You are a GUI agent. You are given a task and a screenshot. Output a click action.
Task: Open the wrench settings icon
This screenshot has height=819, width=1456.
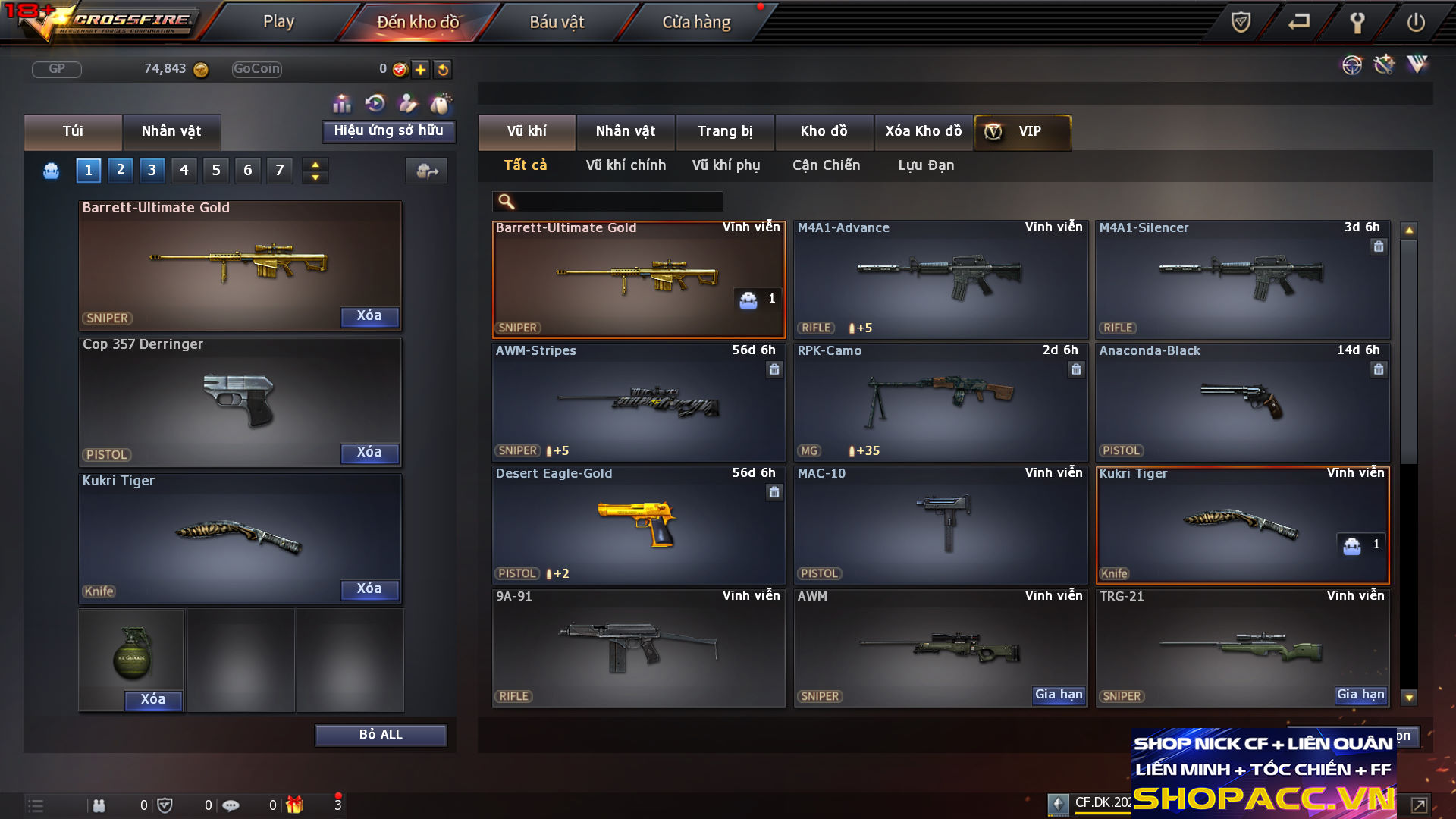click(1357, 23)
